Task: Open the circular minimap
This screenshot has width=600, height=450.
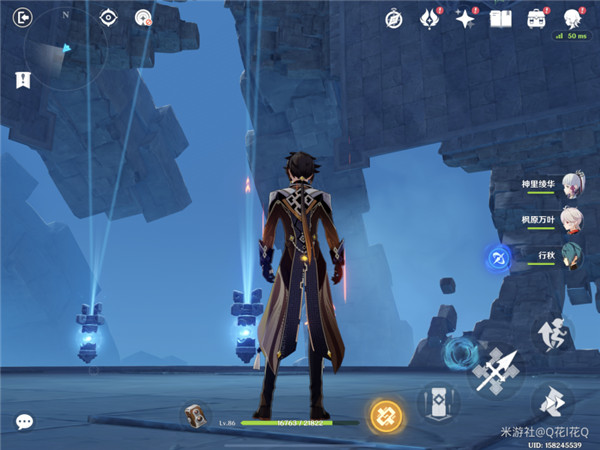Action: [x=65, y=50]
